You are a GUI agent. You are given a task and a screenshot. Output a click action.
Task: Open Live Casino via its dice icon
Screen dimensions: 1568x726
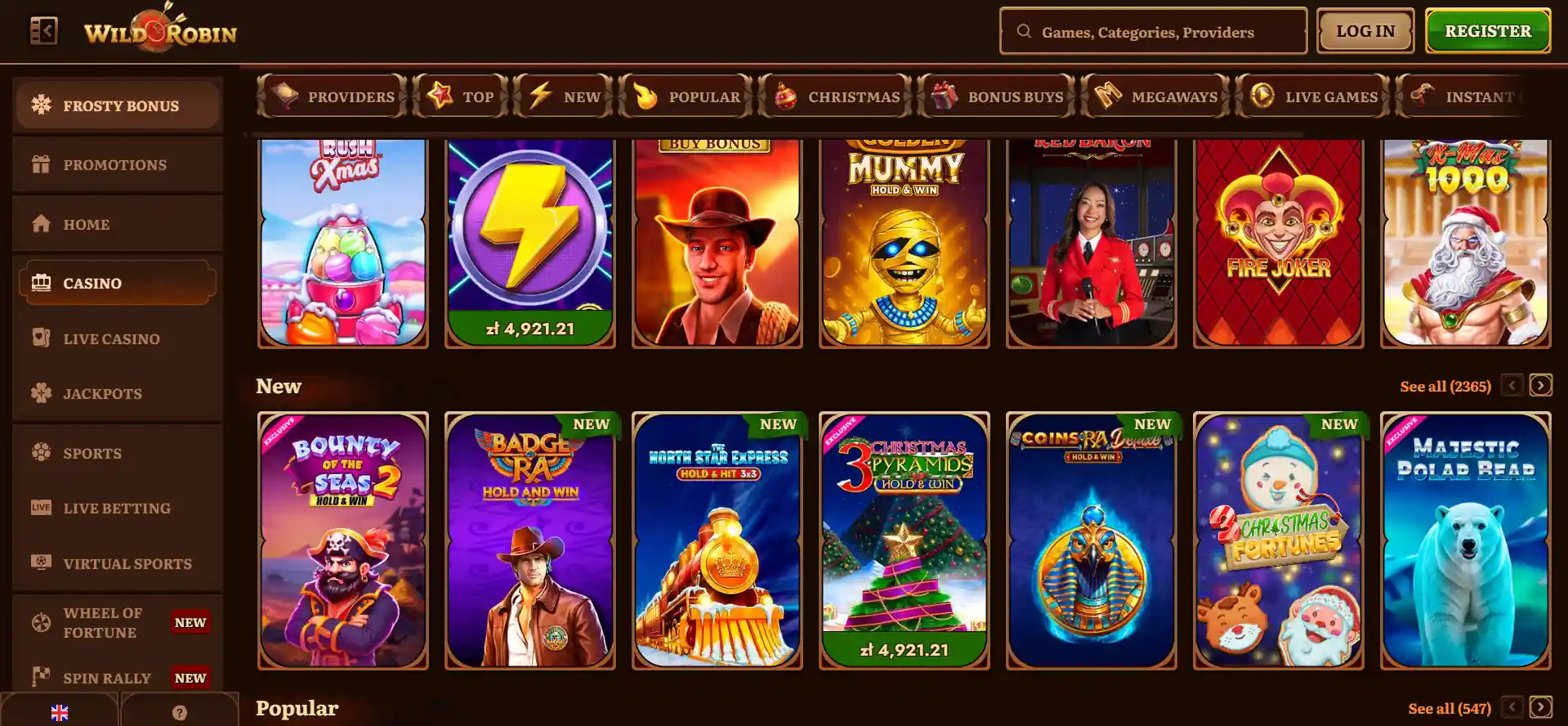[x=39, y=338]
